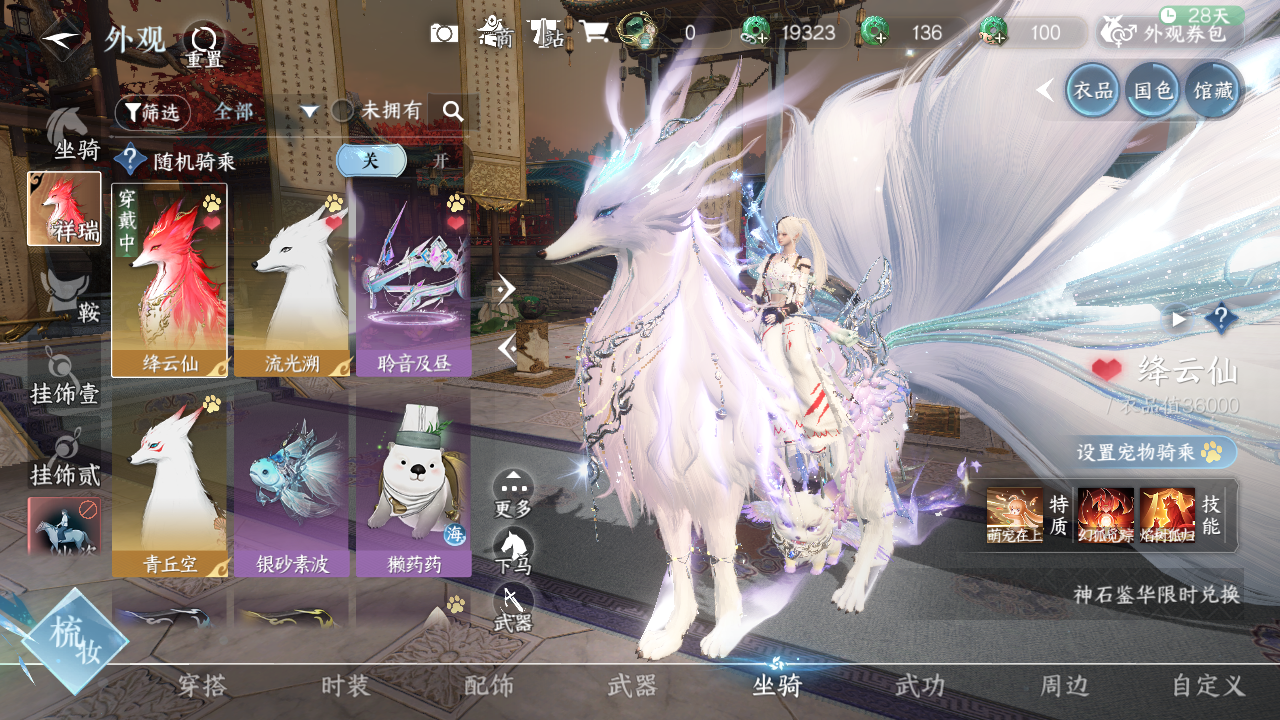This screenshot has height=720, width=1280.
Task: Open the 挂饰壹 pendant category
Action: (65, 378)
